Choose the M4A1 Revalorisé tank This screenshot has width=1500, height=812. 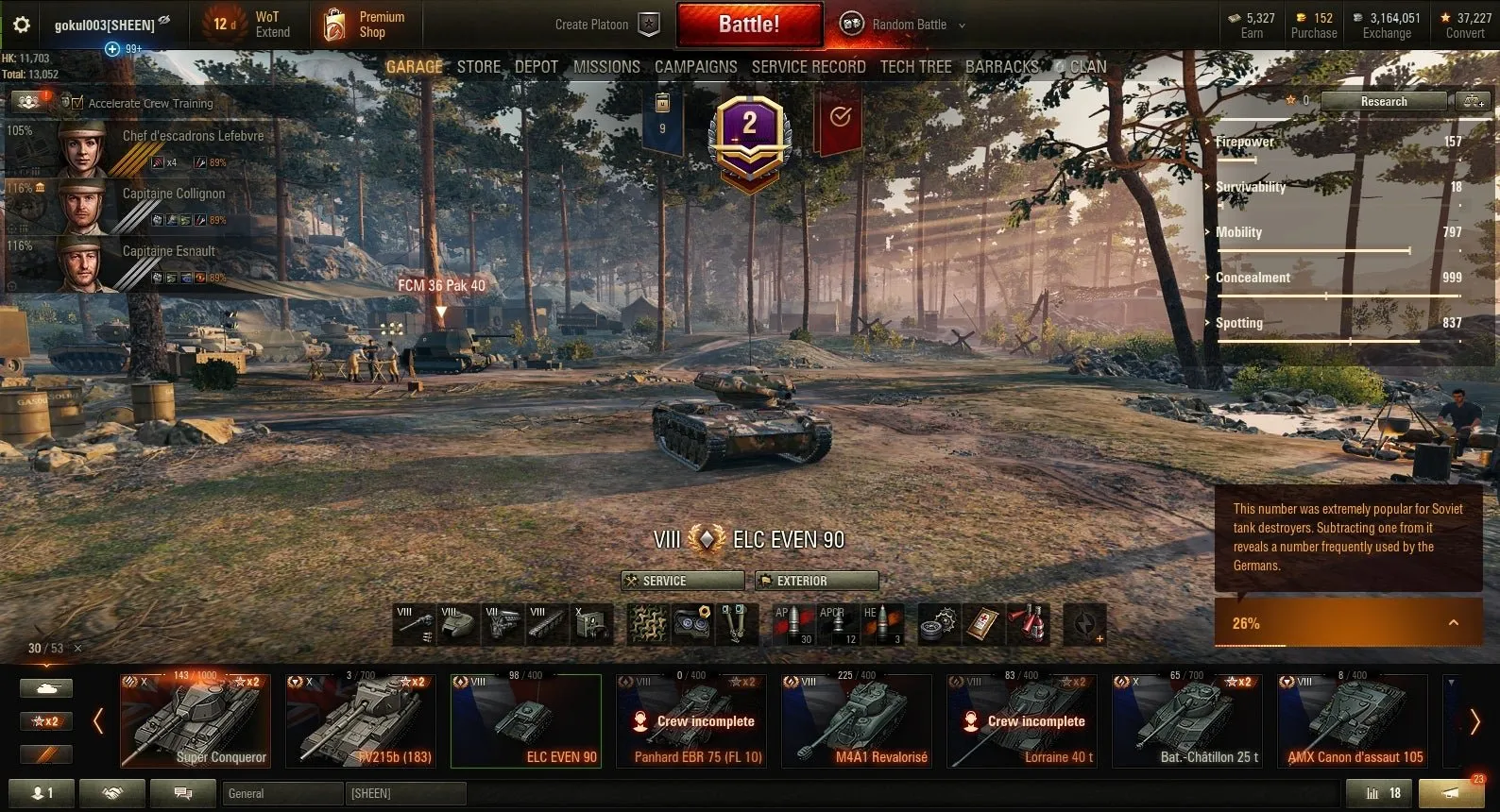click(856, 720)
